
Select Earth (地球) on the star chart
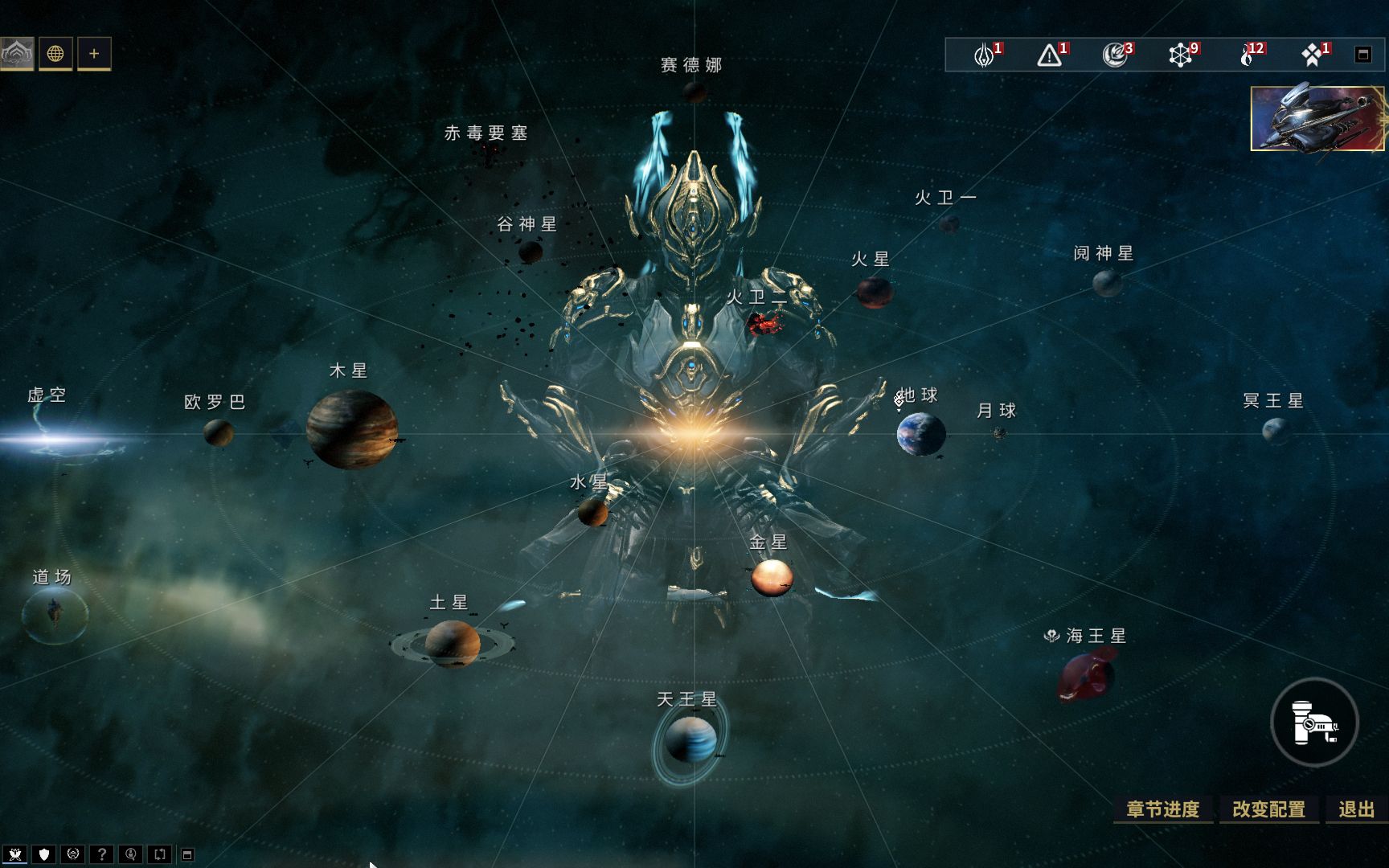920,434
